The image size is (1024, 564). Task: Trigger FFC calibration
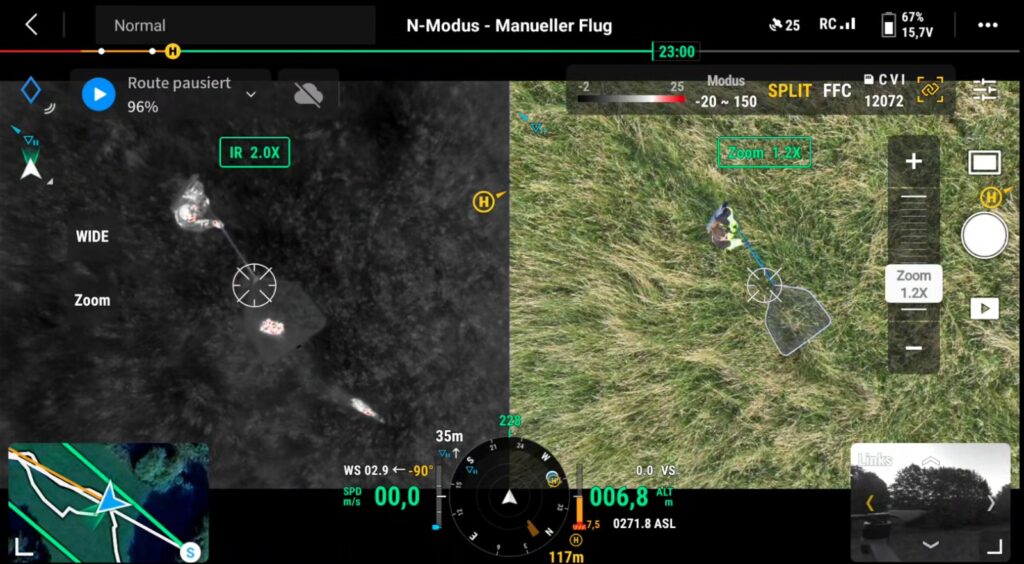tap(837, 91)
